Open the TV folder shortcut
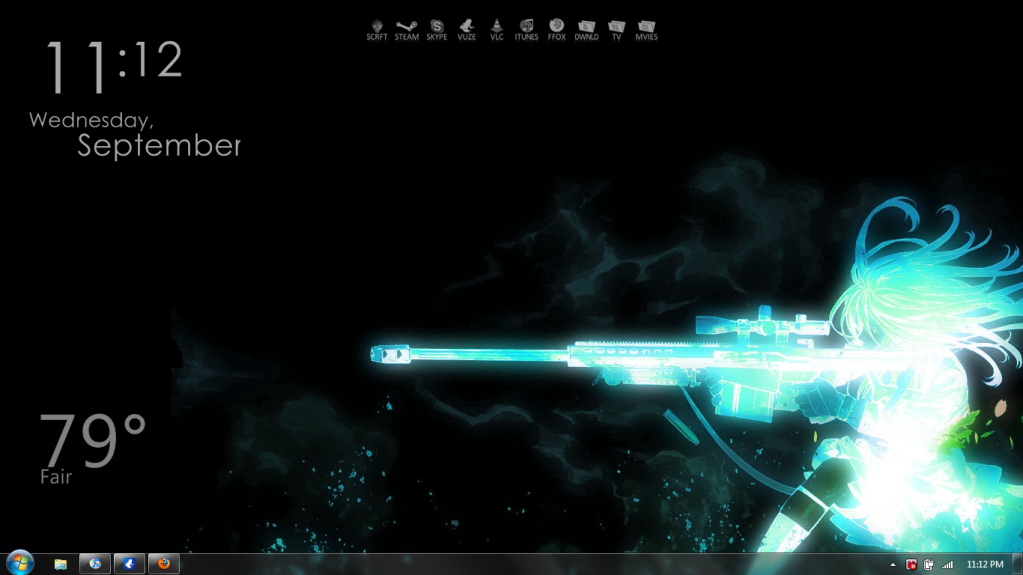Viewport: 1023px width, 575px height. tap(617, 29)
